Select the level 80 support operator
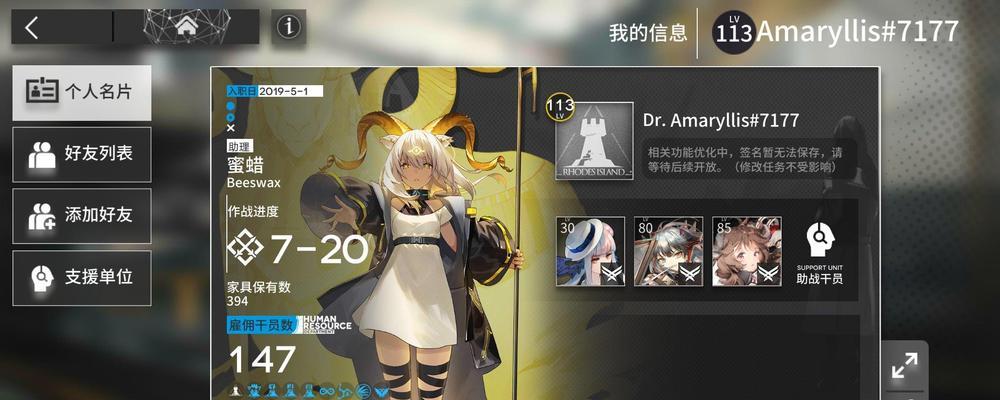 tap(668, 251)
